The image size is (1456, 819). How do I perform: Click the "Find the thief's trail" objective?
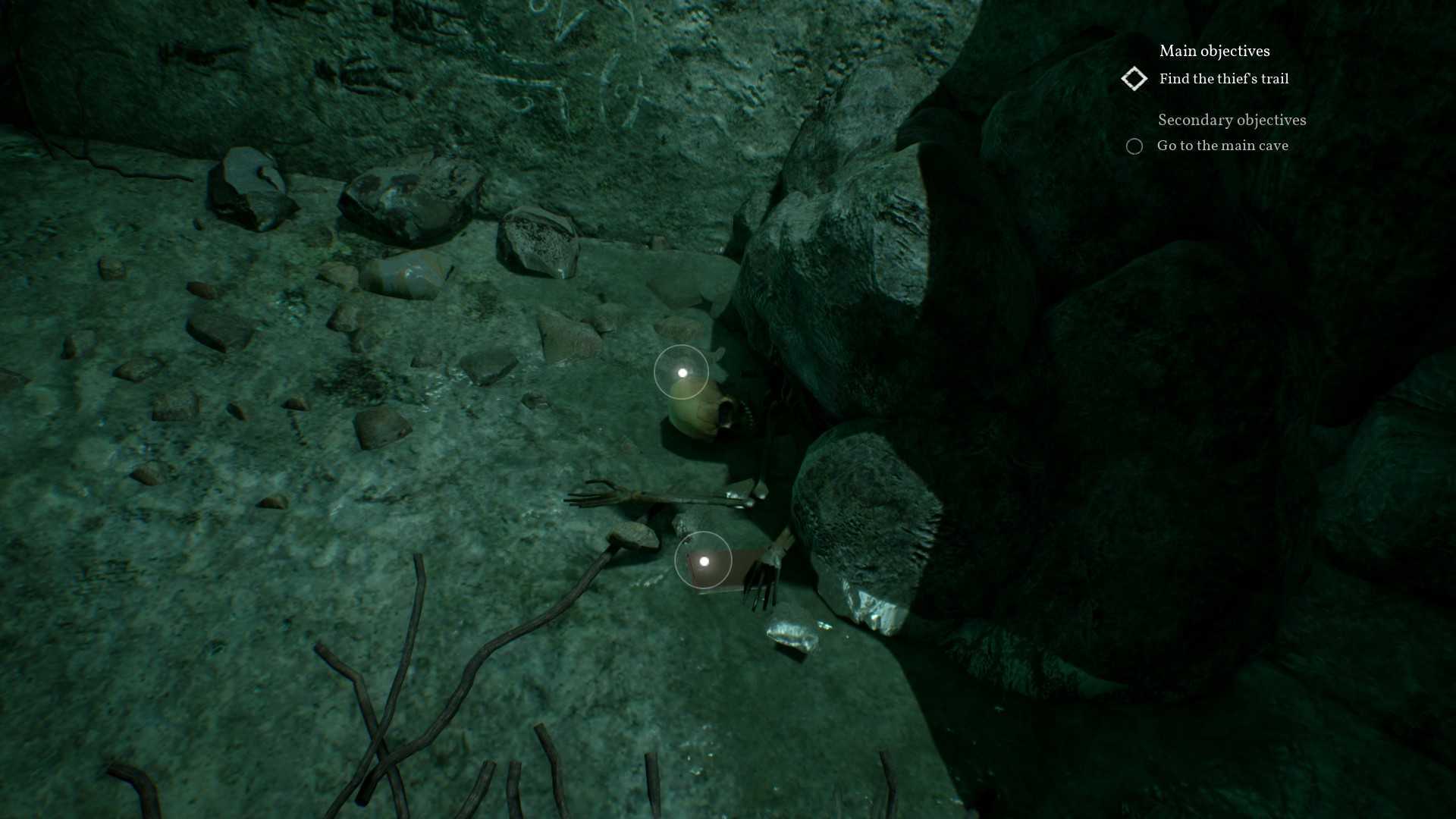(1223, 79)
